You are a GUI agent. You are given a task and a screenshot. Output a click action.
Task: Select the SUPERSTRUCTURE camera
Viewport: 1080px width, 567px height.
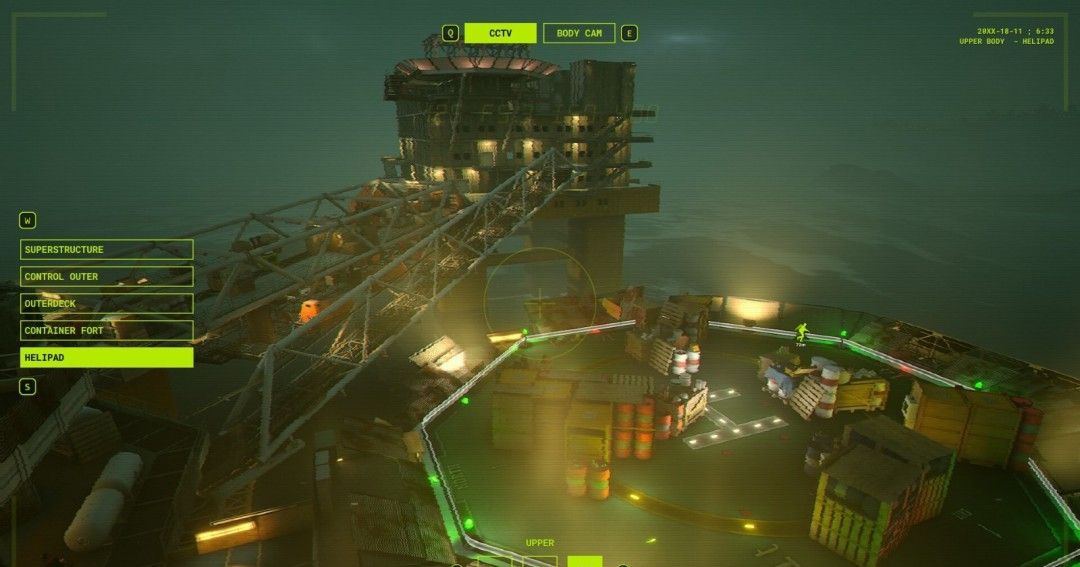point(106,249)
